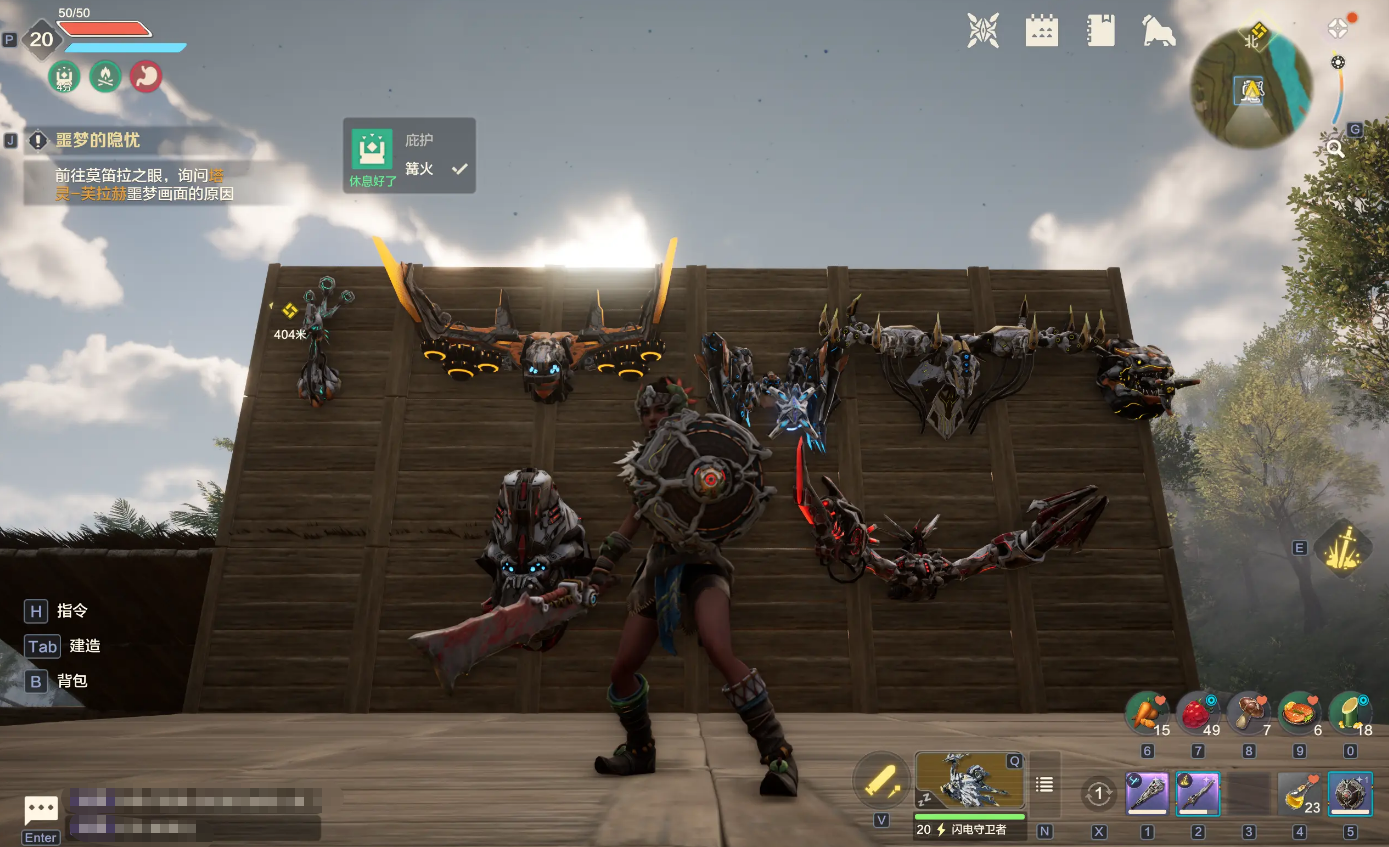Use the red berry item slot

pyautogui.click(x=1198, y=714)
